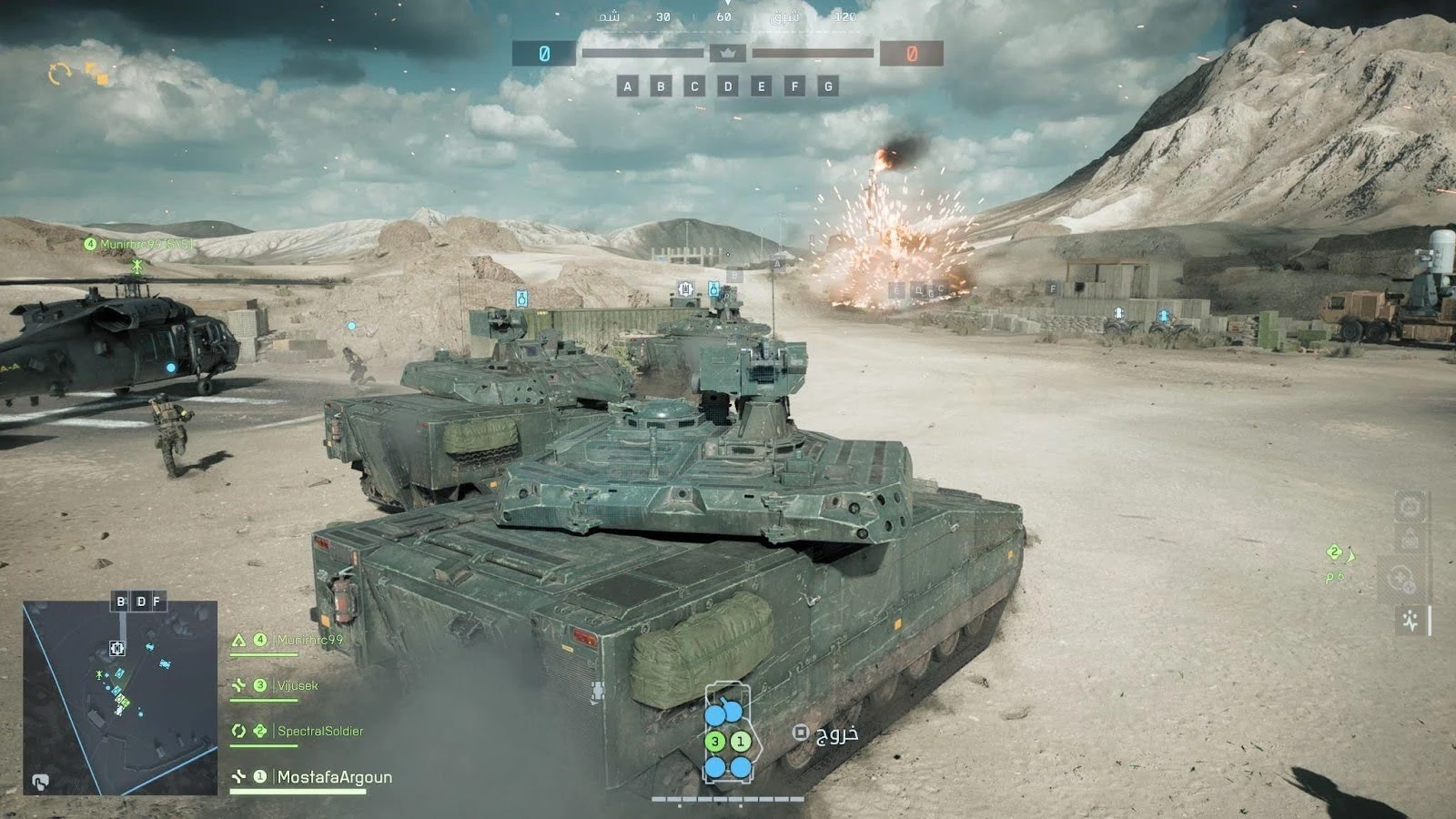This screenshot has height=819, width=1456.
Task: Select objective B in the capture point row
Action: click(x=661, y=86)
